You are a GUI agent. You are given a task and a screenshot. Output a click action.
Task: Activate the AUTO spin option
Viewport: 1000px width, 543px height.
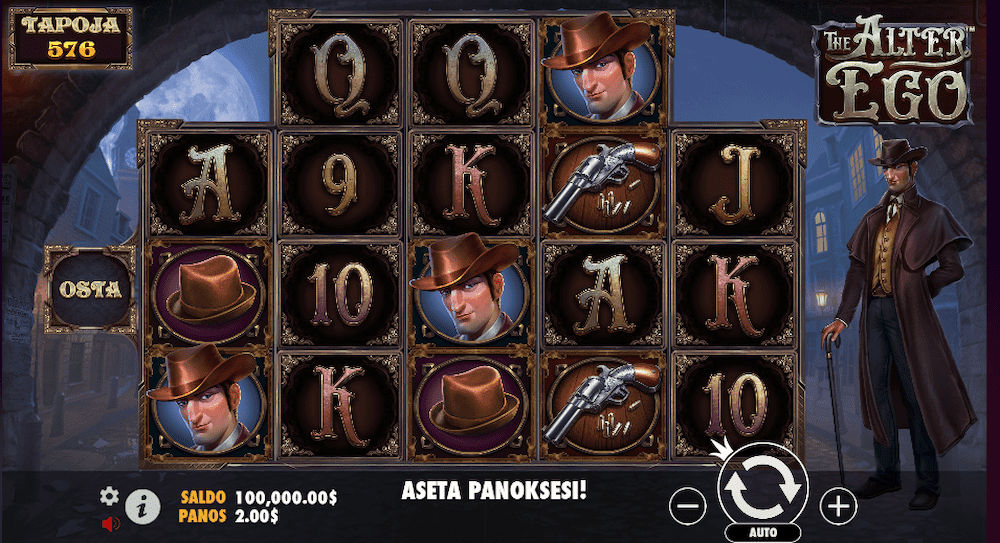763,532
